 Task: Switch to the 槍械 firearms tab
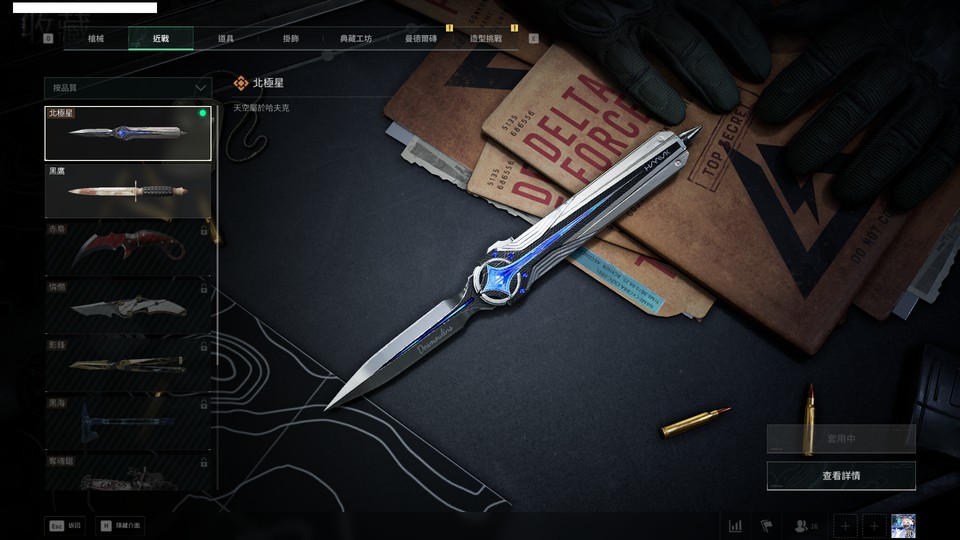[95, 39]
